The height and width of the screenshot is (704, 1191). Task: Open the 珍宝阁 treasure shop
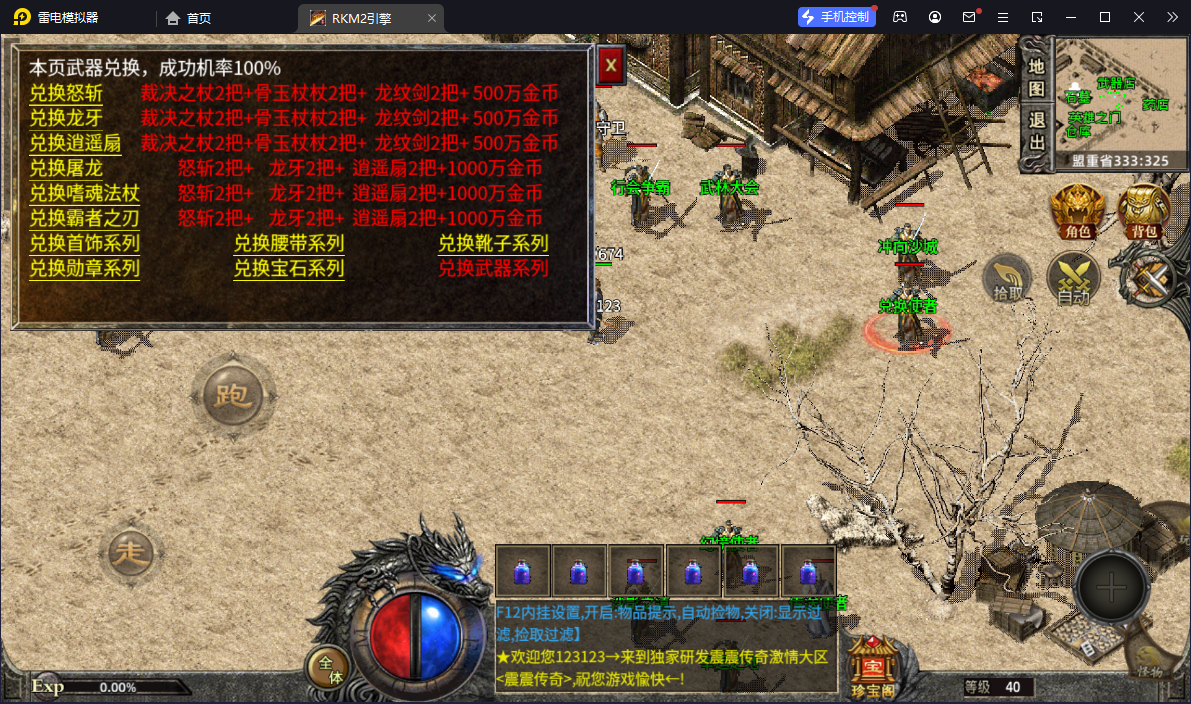pyautogui.click(x=873, y=662)
